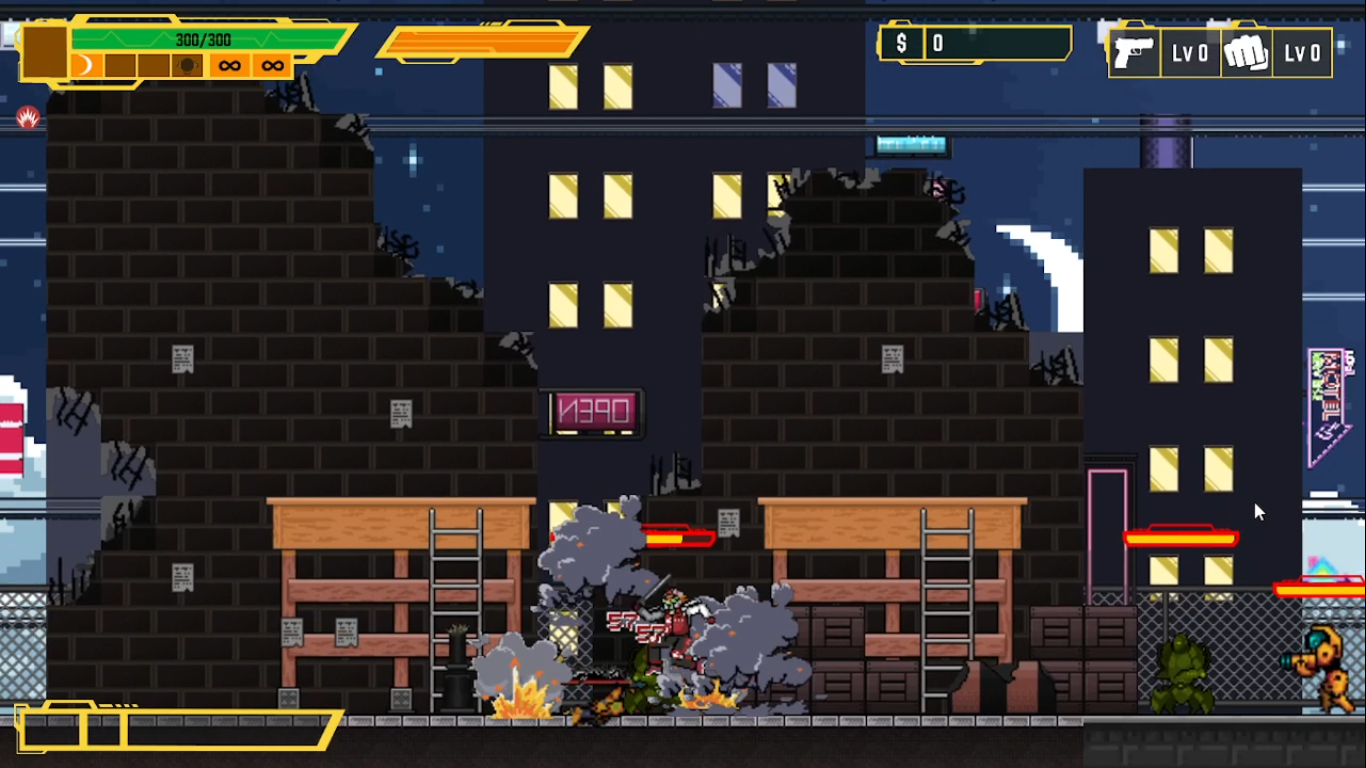Click the grenade icon in the HUD
The height and width of the screenshot is (768, 1366).
click(x=187, y=64)
